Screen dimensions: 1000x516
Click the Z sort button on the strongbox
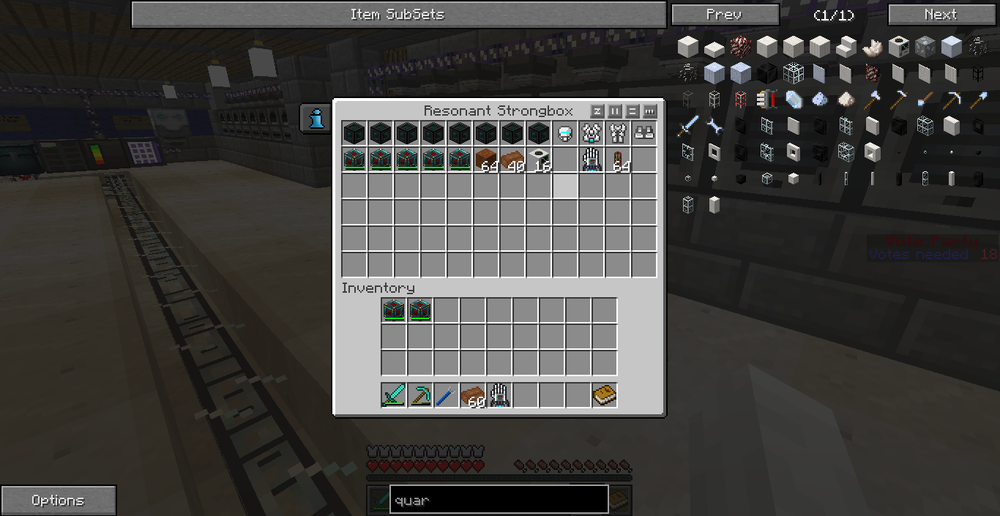(x=598, y=111)
